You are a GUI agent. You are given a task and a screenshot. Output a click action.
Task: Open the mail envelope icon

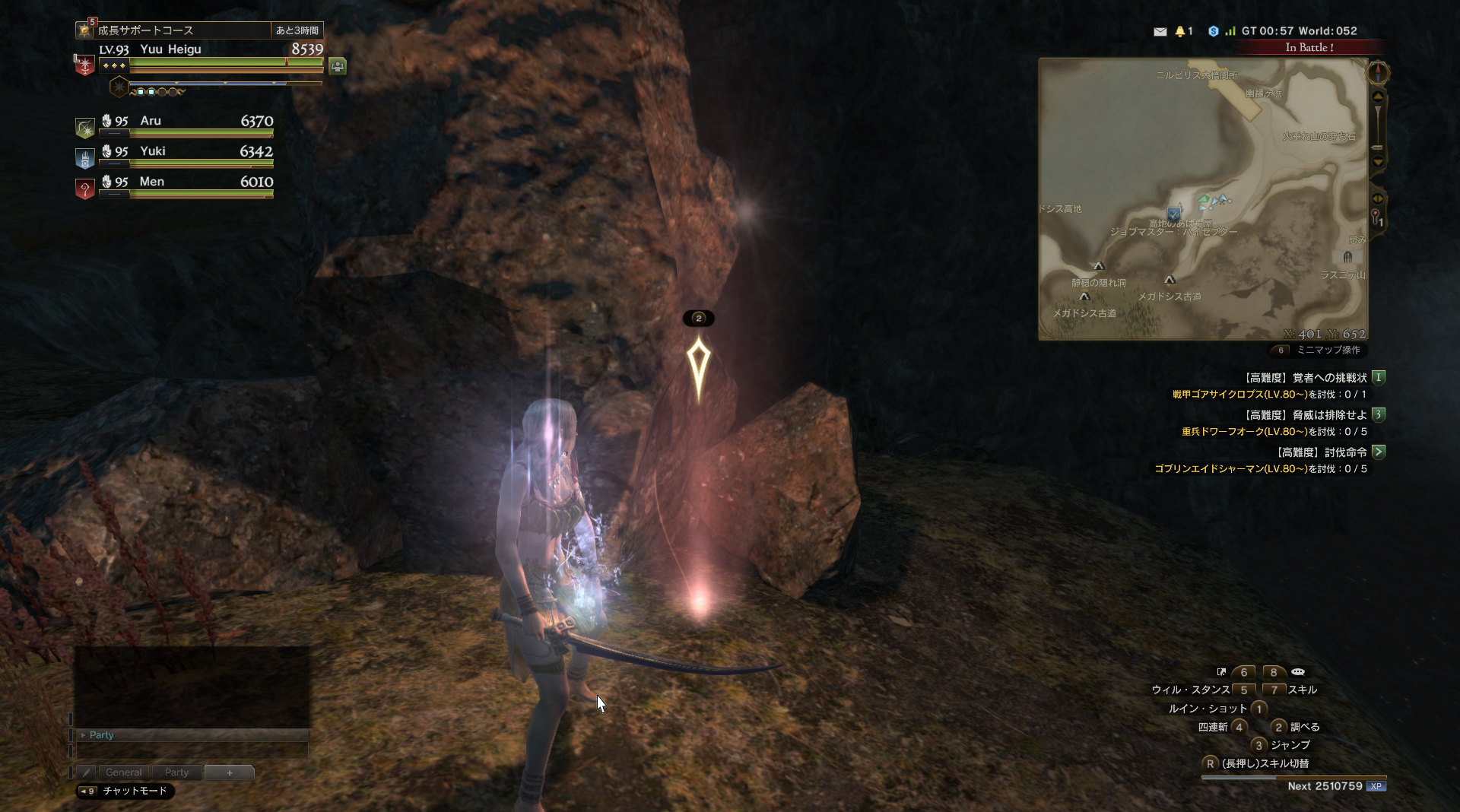point(1160,31)
